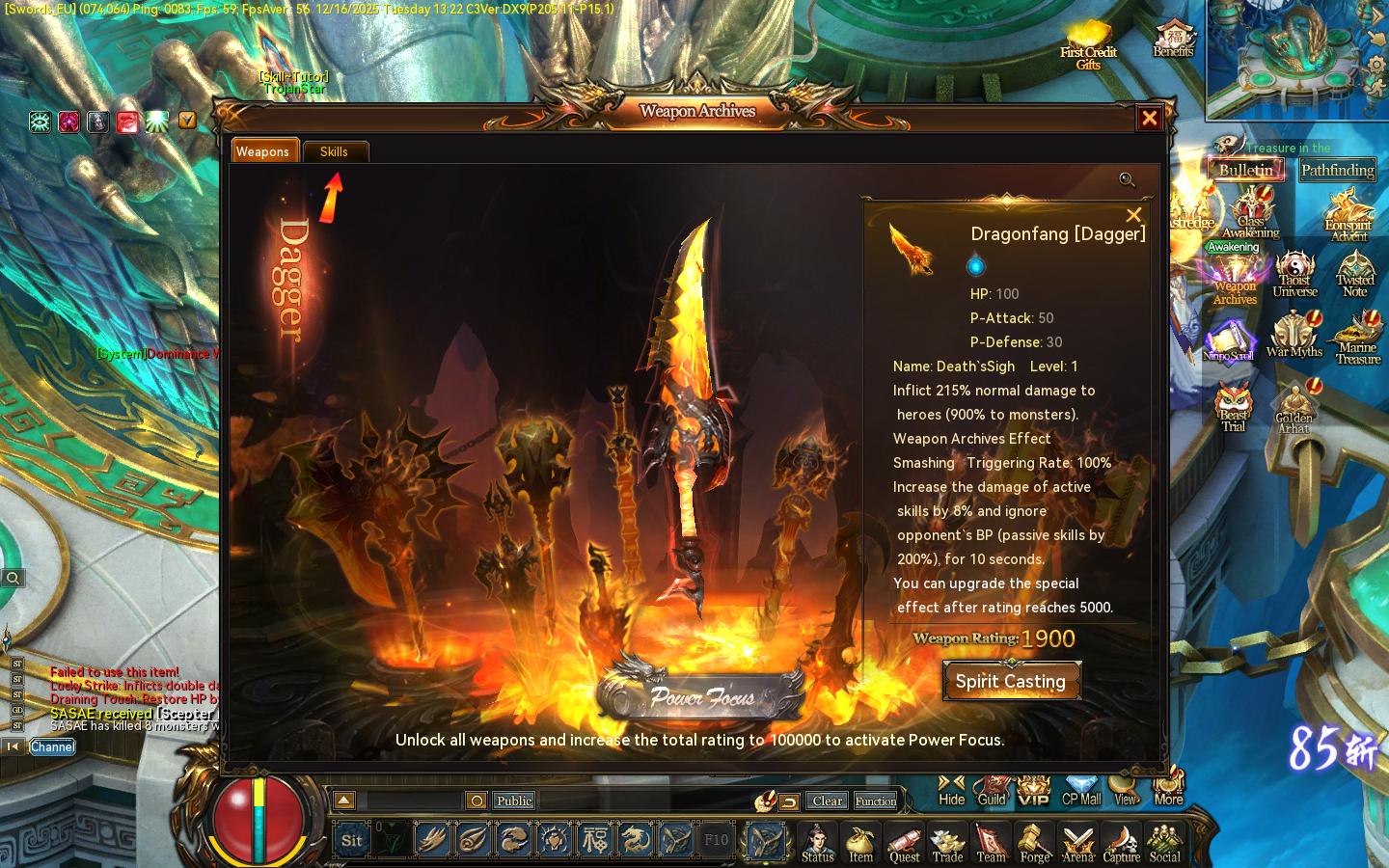Open the CP Mall shop
This screenshot has height=868, width=1389.
1080,791
